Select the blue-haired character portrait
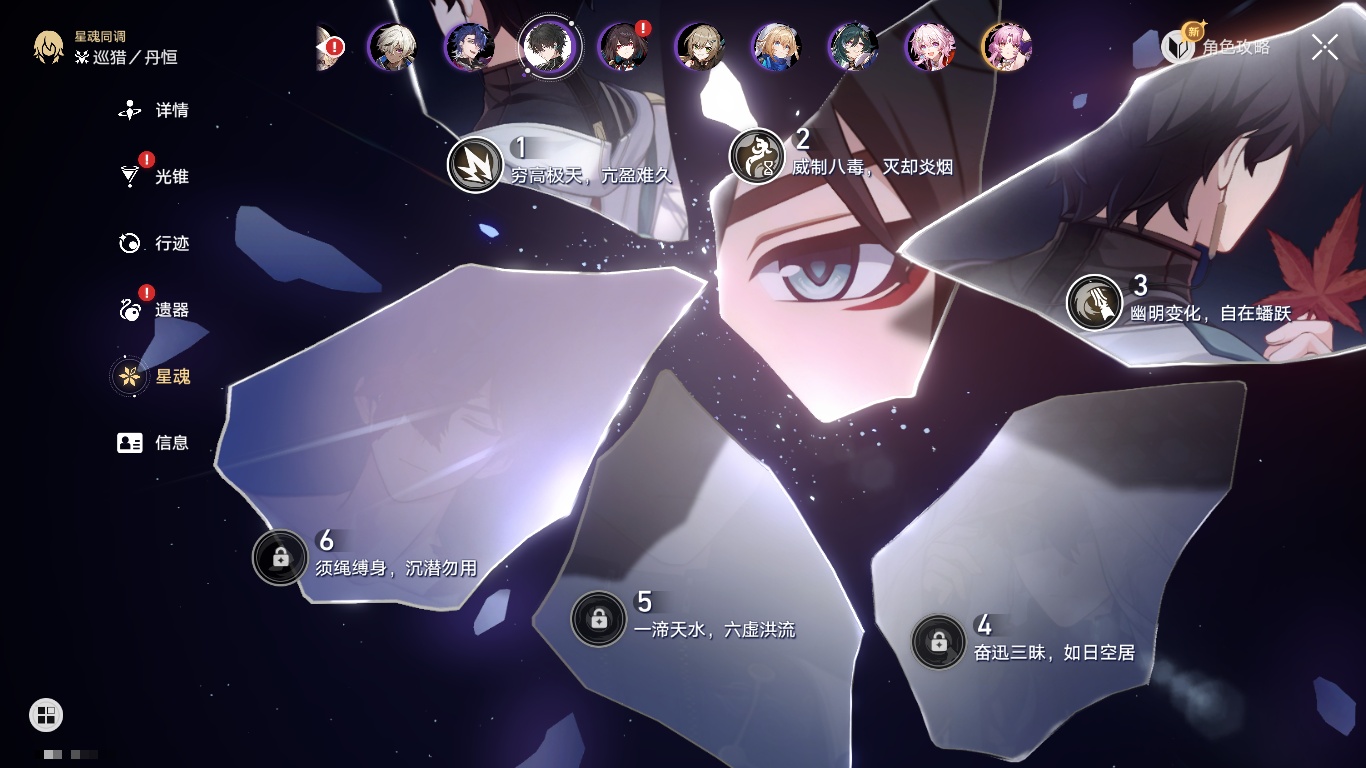The width and height of the screenshot is (1366, 768). pos(469,47)
